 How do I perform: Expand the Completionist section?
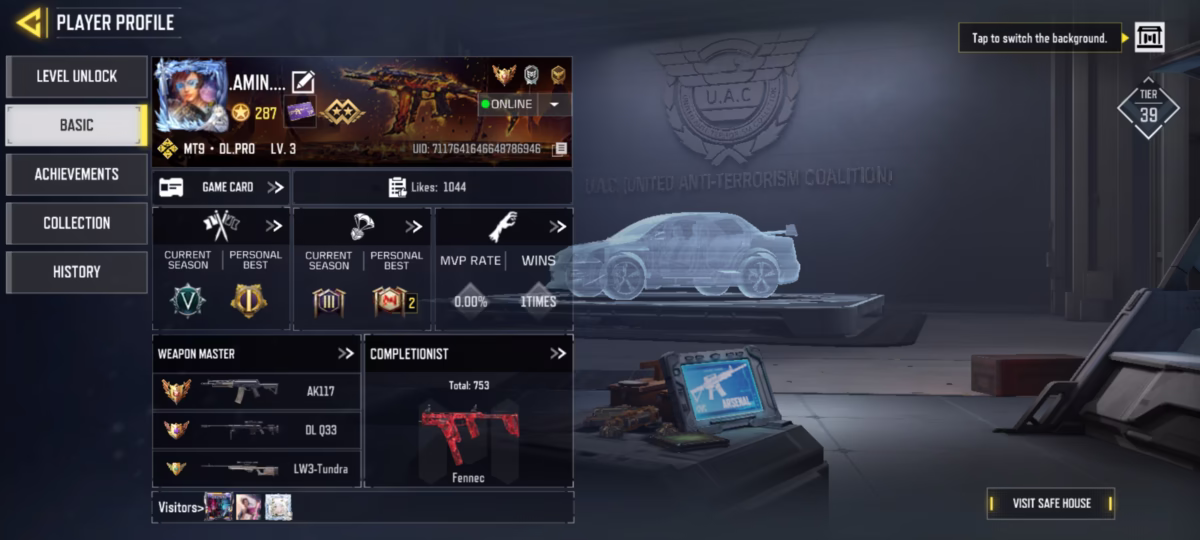[x=558, y=354]
